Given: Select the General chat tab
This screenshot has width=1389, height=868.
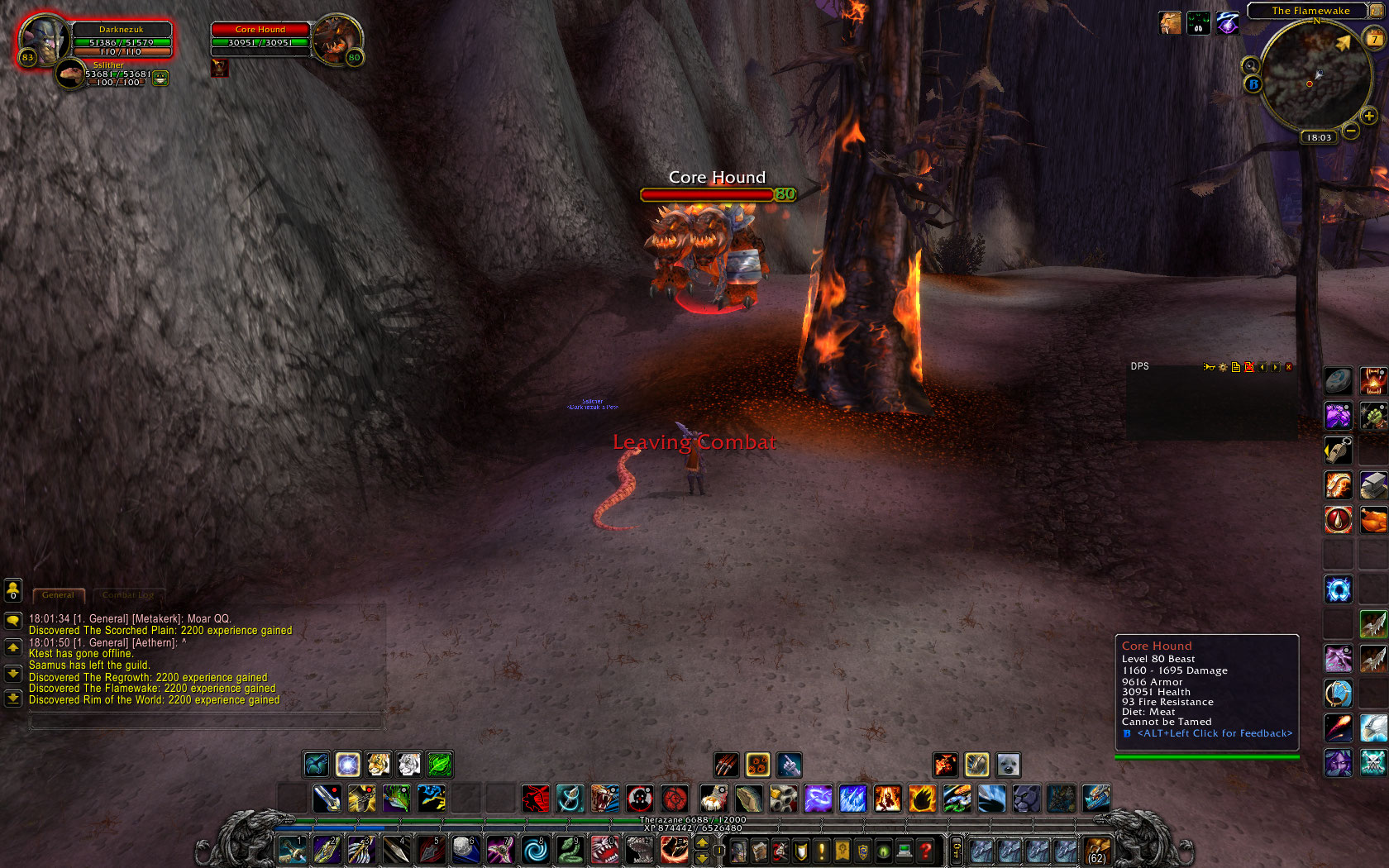Looking at the screenshot, I should tap(58, 595).
